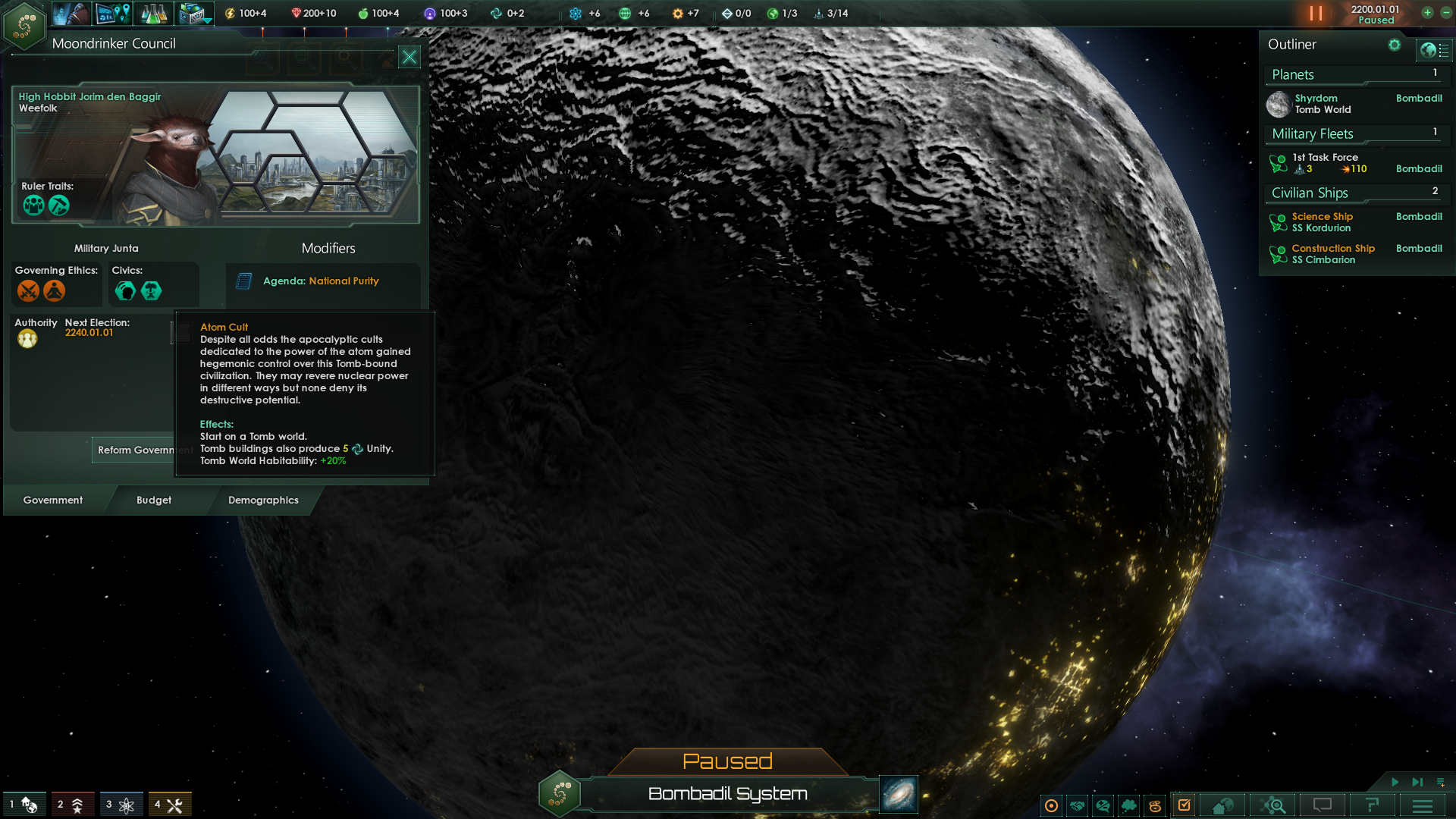Switch to the Budget tab
This screenshot has width=1456, height=819.
point(154,500)
